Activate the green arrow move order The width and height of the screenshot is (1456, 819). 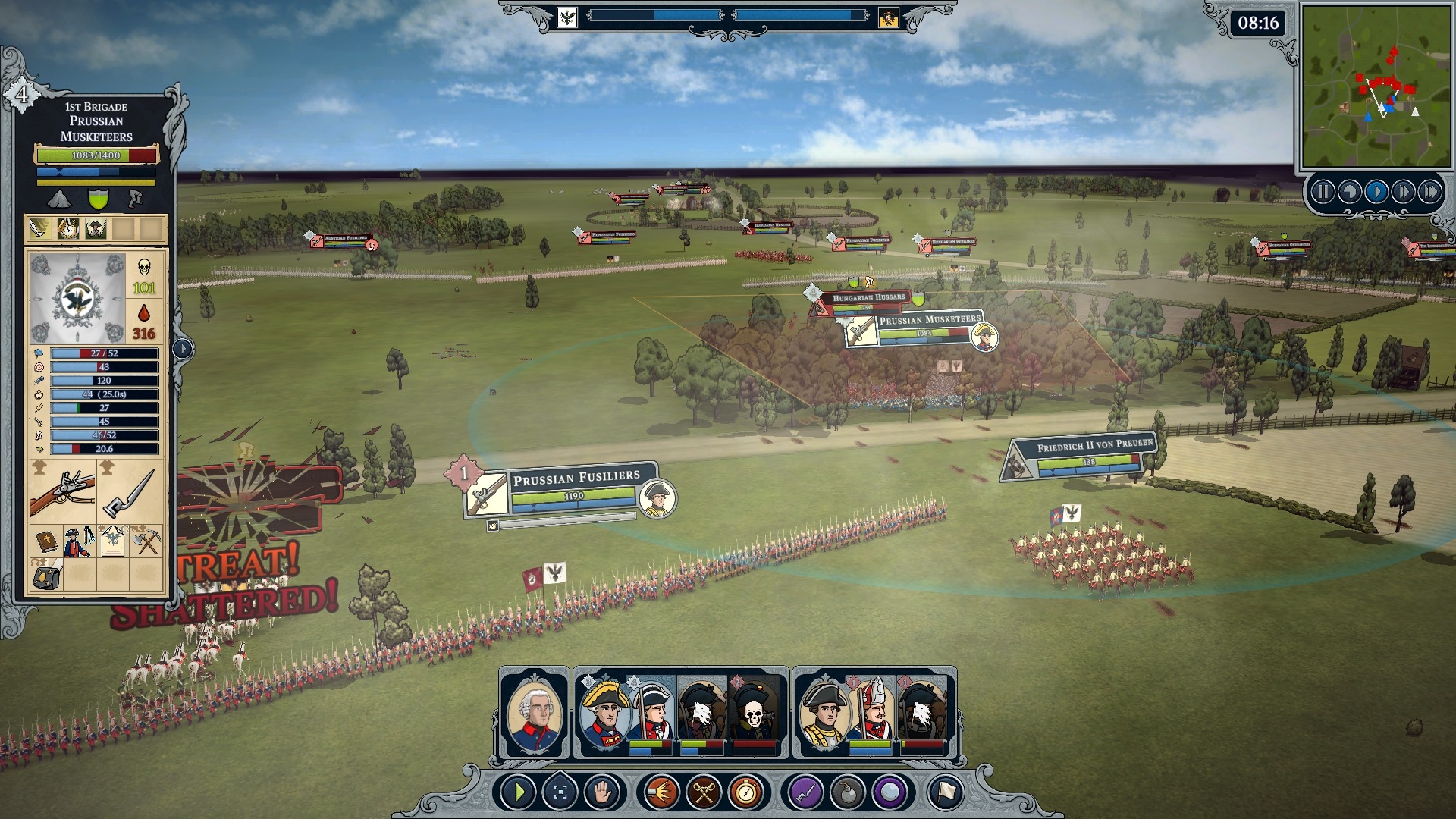[x=519, y=793]
